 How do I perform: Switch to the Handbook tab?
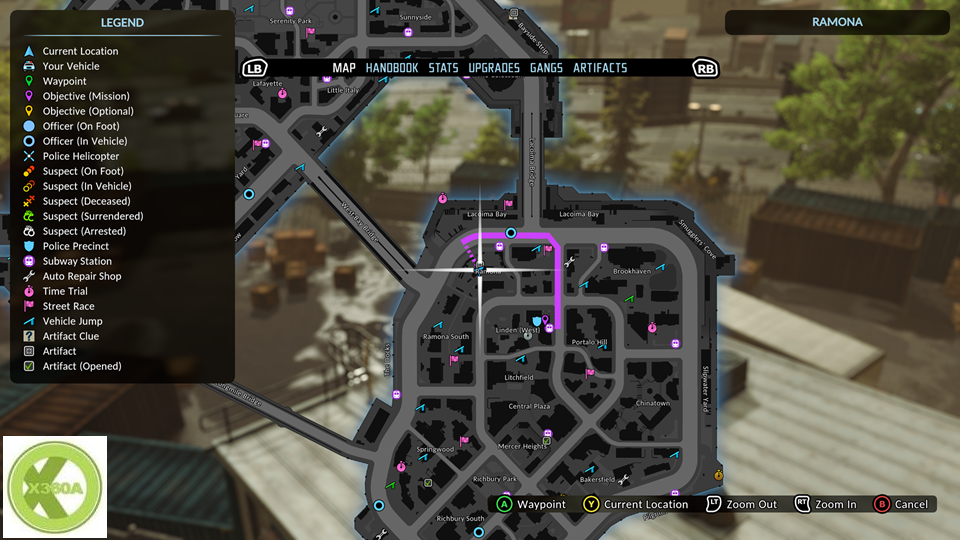[x=391, y=68]
